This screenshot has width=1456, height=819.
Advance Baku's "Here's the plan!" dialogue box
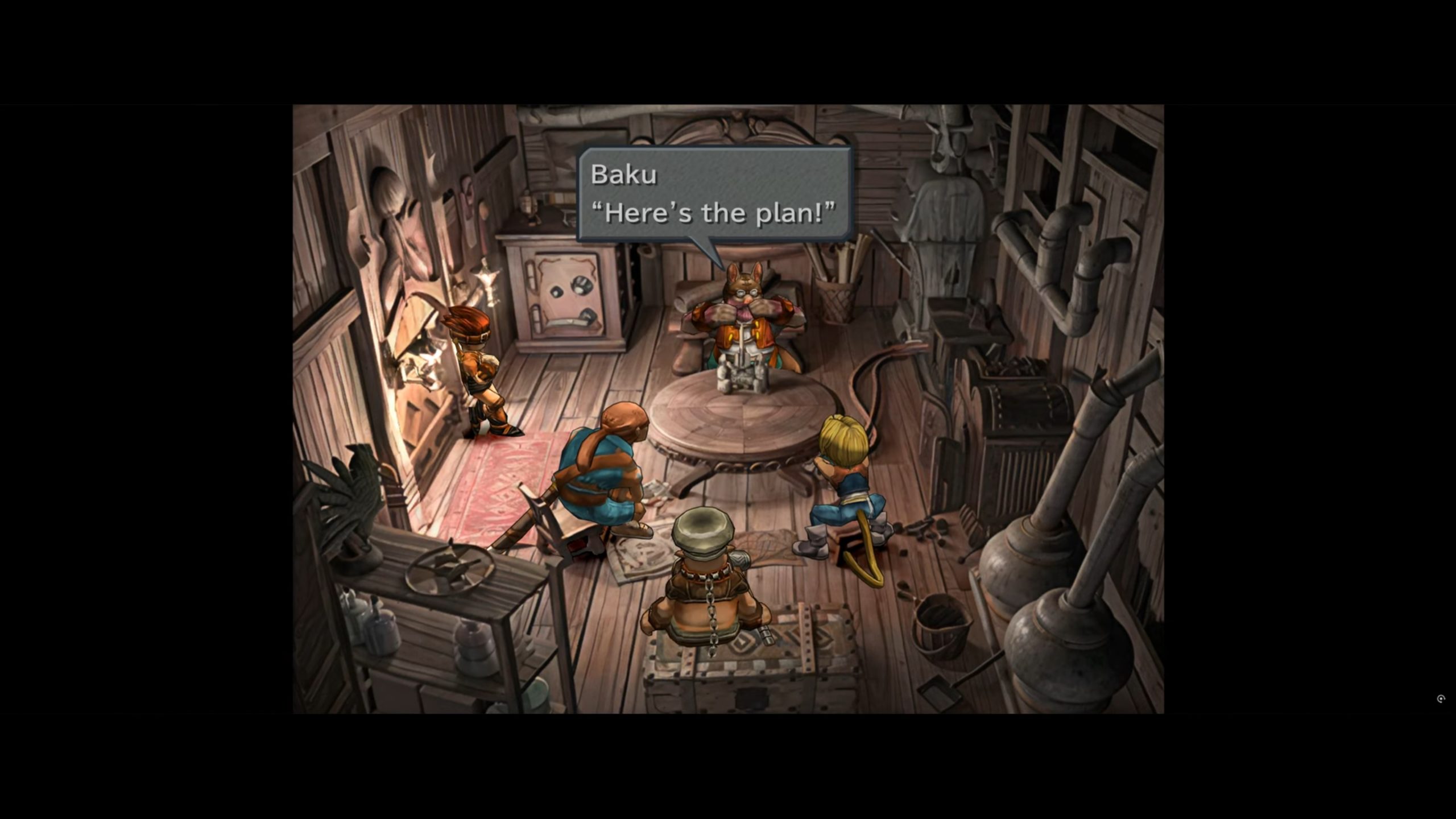(714, 195)
